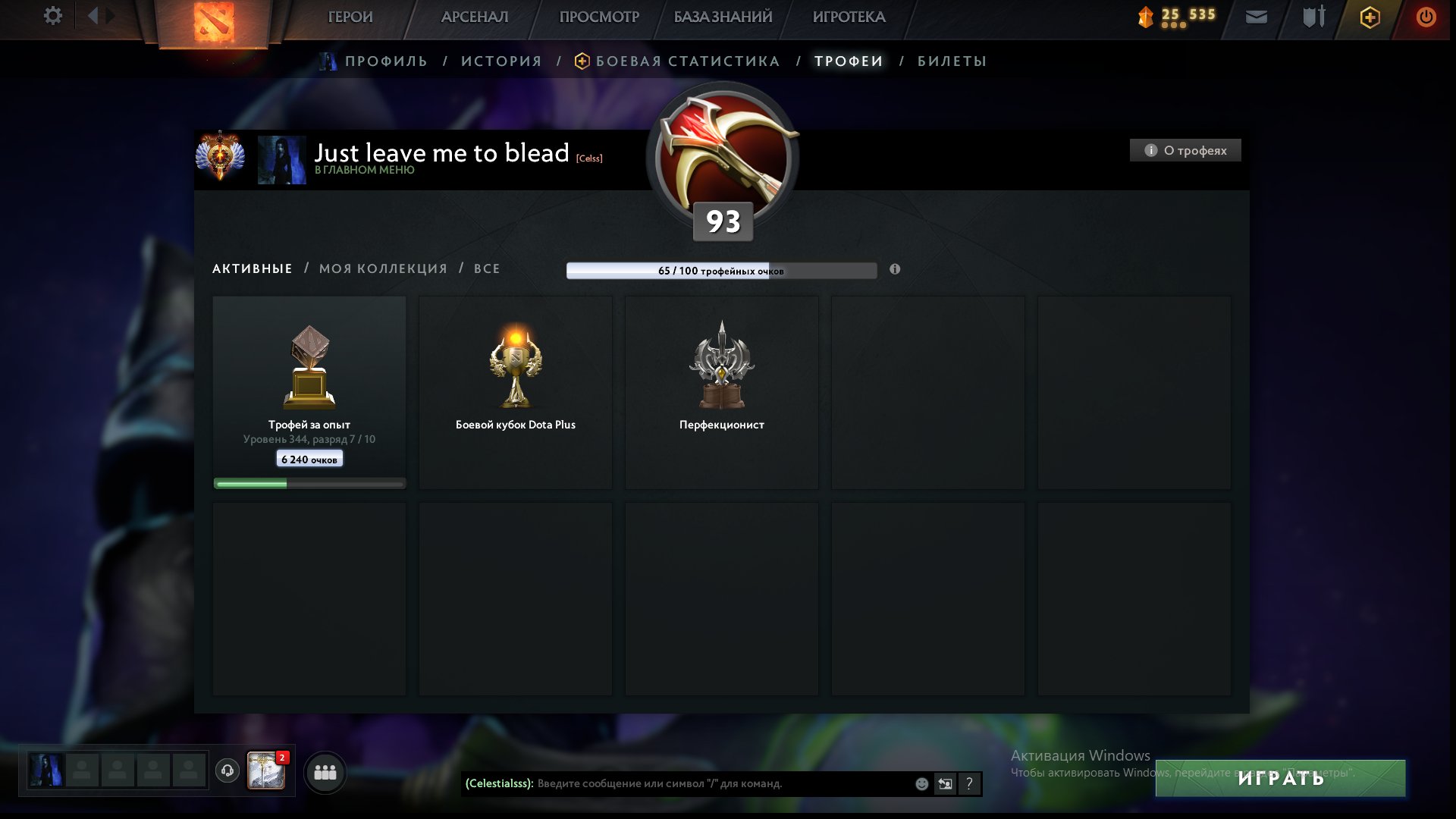Switch to the ПРОСМОТР section
Screen dimensions: 1456x819
(599, 17)
